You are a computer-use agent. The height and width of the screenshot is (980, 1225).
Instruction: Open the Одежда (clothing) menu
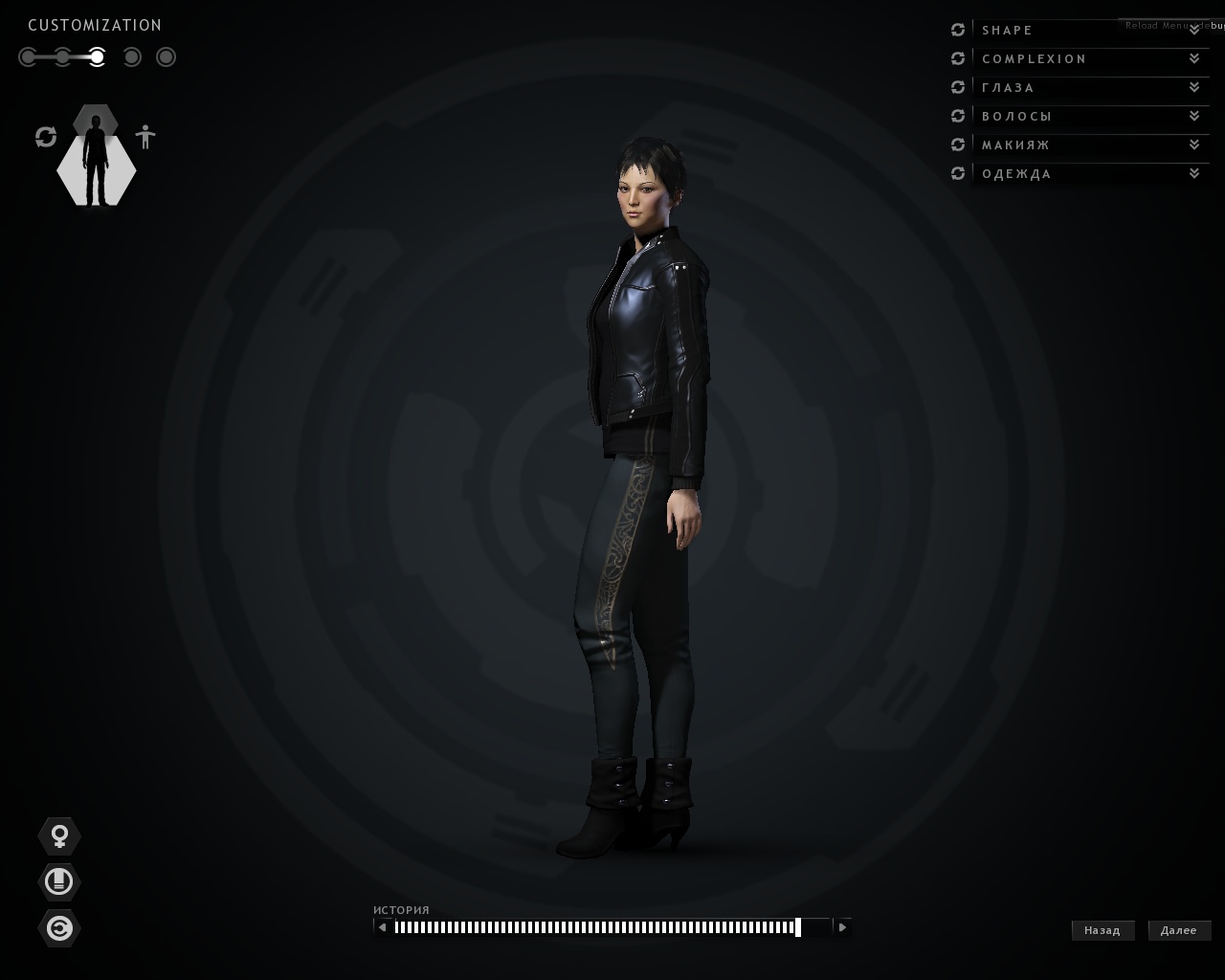click(1089, 174)
